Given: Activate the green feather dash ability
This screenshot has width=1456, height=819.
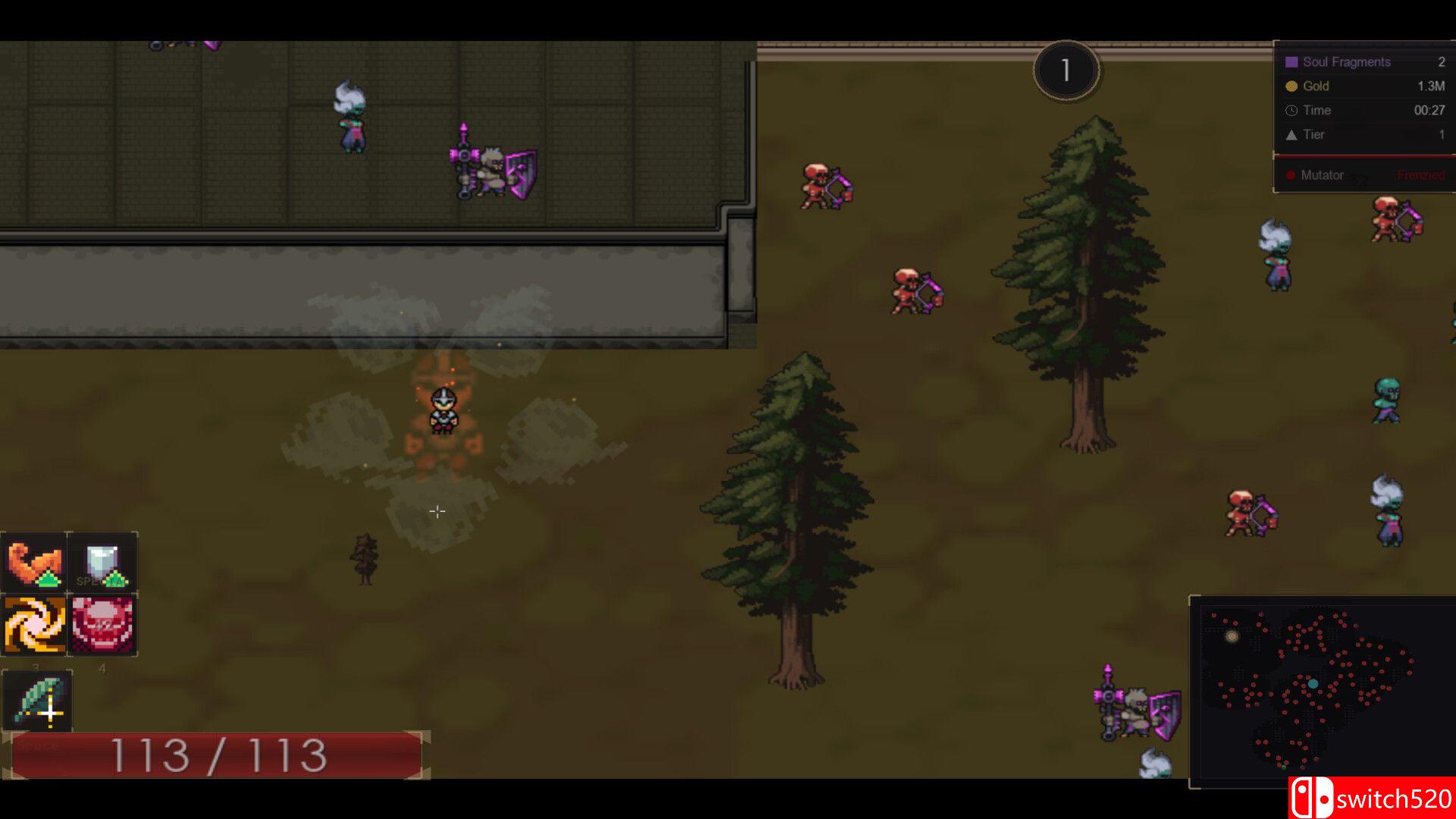Looking at the screenshot, I should 38,701.
